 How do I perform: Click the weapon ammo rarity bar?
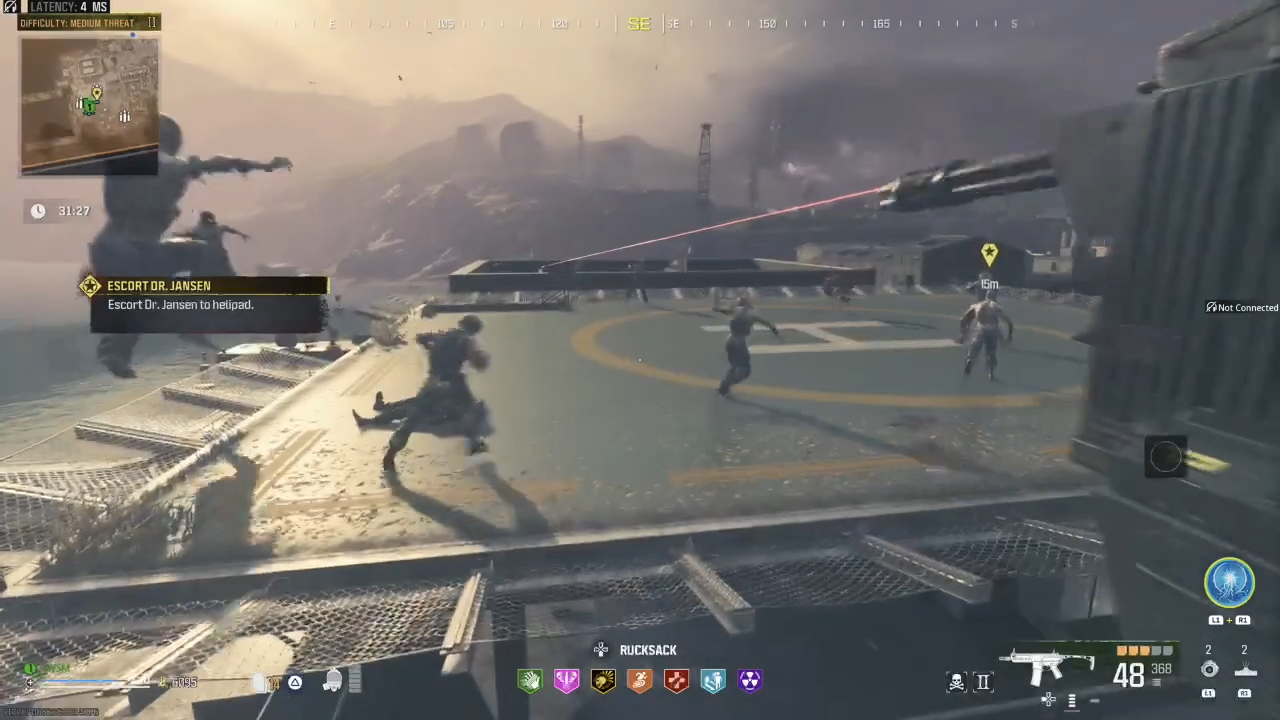(x=1143, y=650)
